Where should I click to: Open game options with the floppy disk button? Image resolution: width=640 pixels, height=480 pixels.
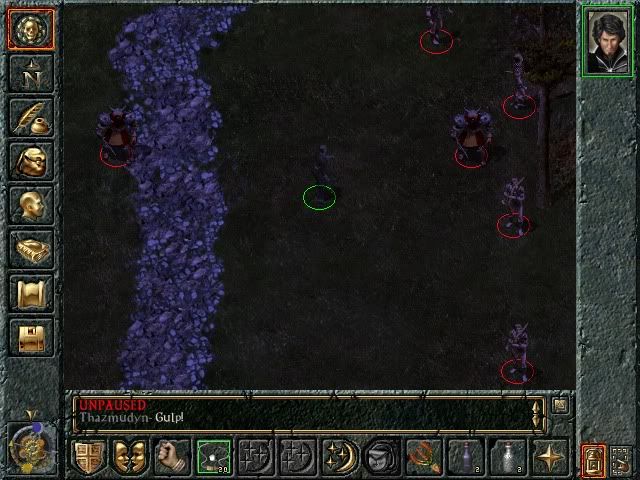click(x=30, y=336)
